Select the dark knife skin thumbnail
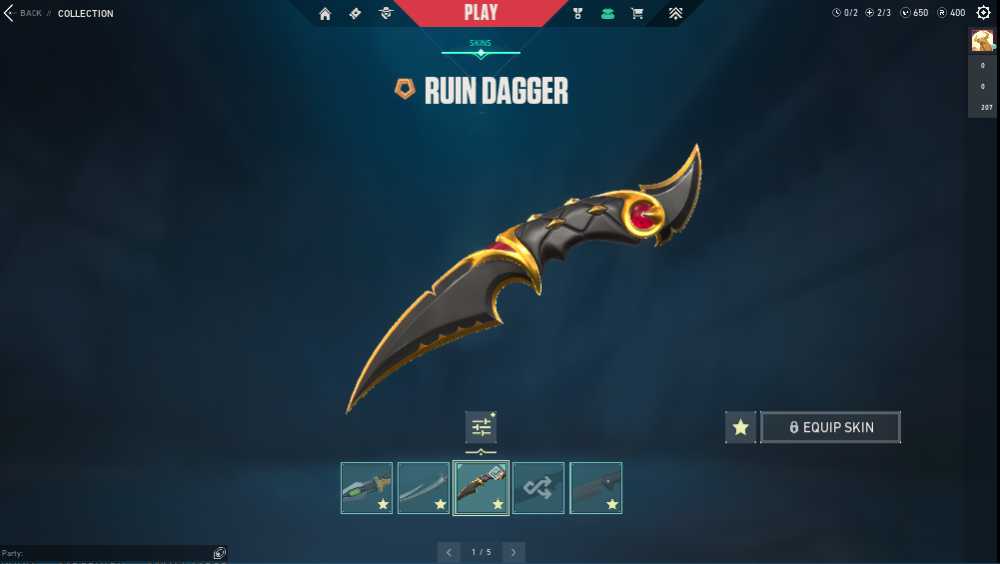This screenshot has width=1000, height=564. click(596, 488)
